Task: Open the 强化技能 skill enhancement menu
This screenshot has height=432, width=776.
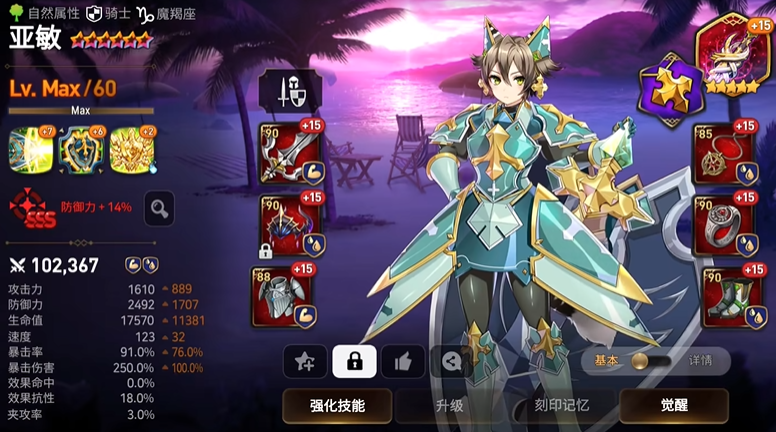Action: click(x=337, y=406)
